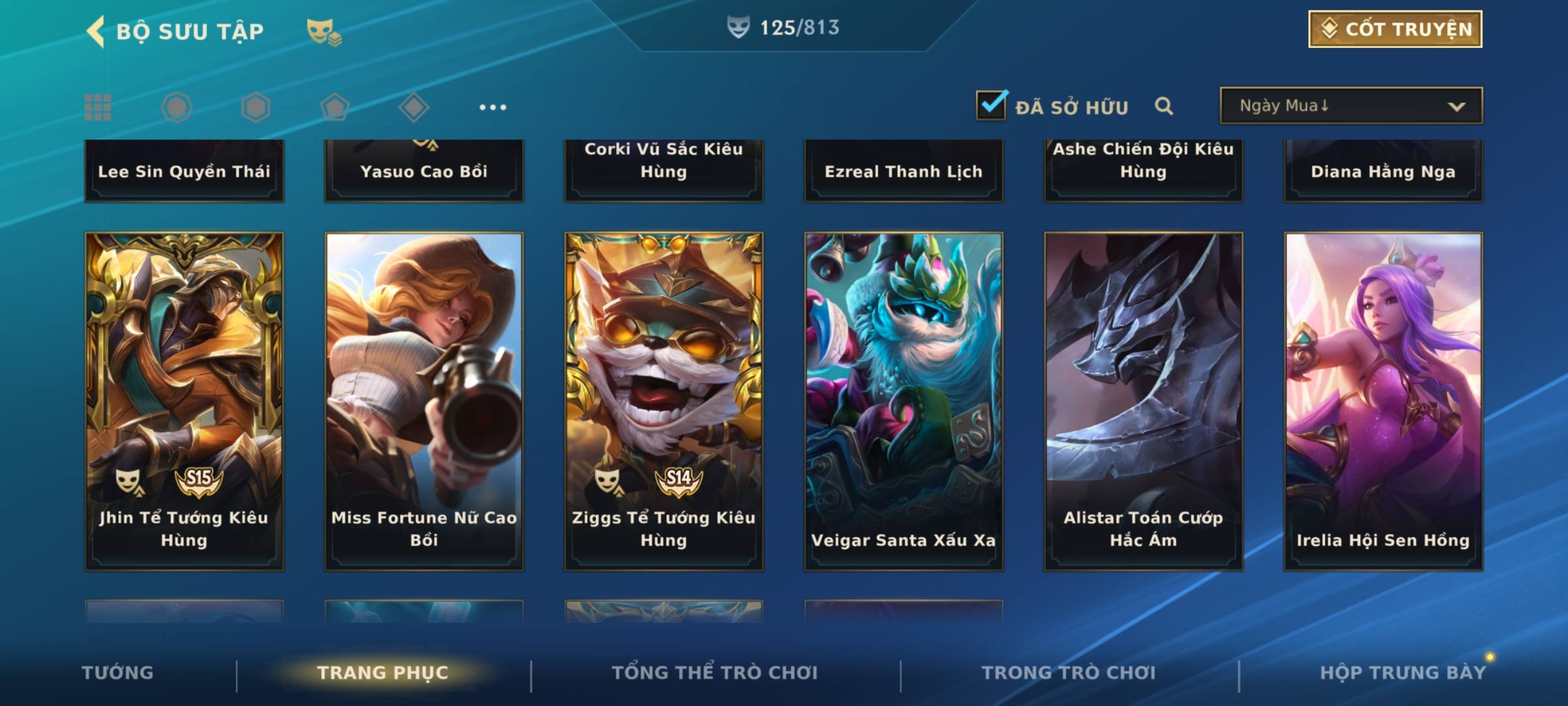Image resolution: width=1568 pixels, height=706 pixels.
Task: Choose the Irelia Hội Sen Hồng skin
Action: pyautogui.click(x=1383, y=400)
